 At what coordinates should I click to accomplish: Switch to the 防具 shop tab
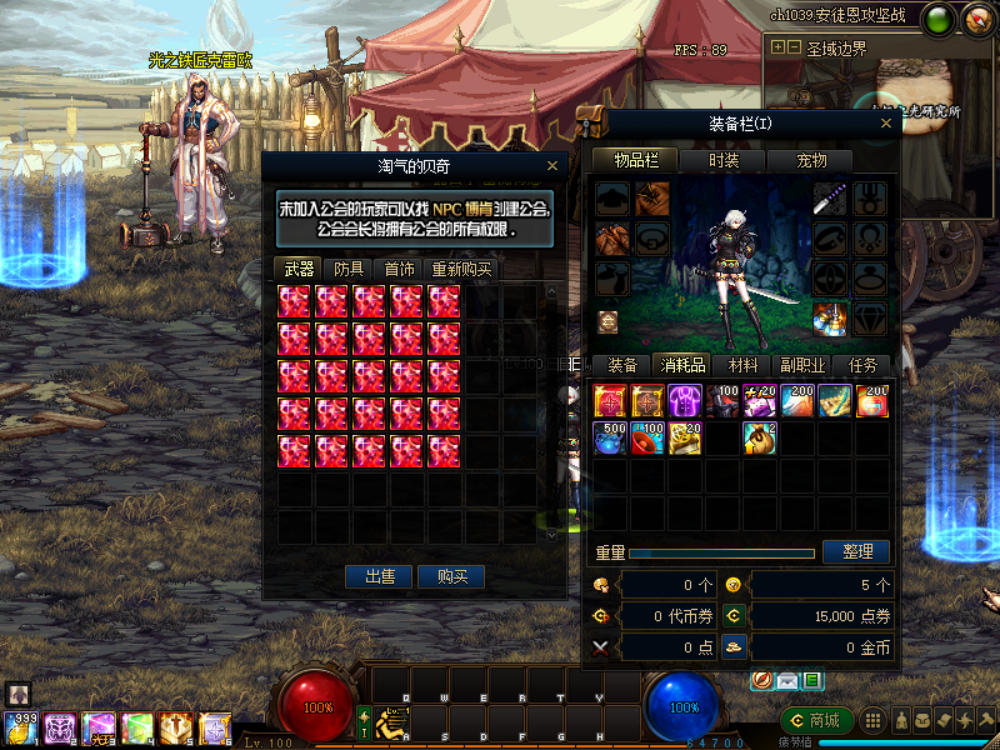coord(349,269)
